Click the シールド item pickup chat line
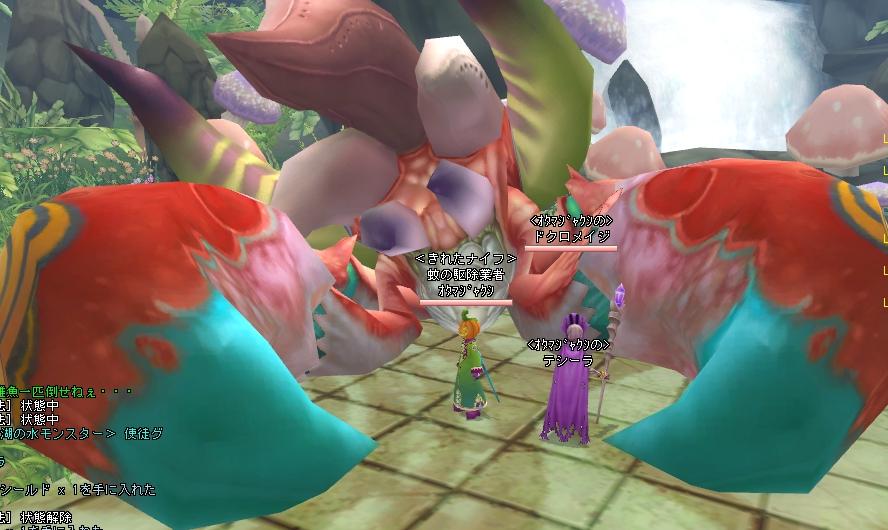Image resolution: width=888 pixels, height=530 pixels. pyautogui.click(x=78, y=490)
